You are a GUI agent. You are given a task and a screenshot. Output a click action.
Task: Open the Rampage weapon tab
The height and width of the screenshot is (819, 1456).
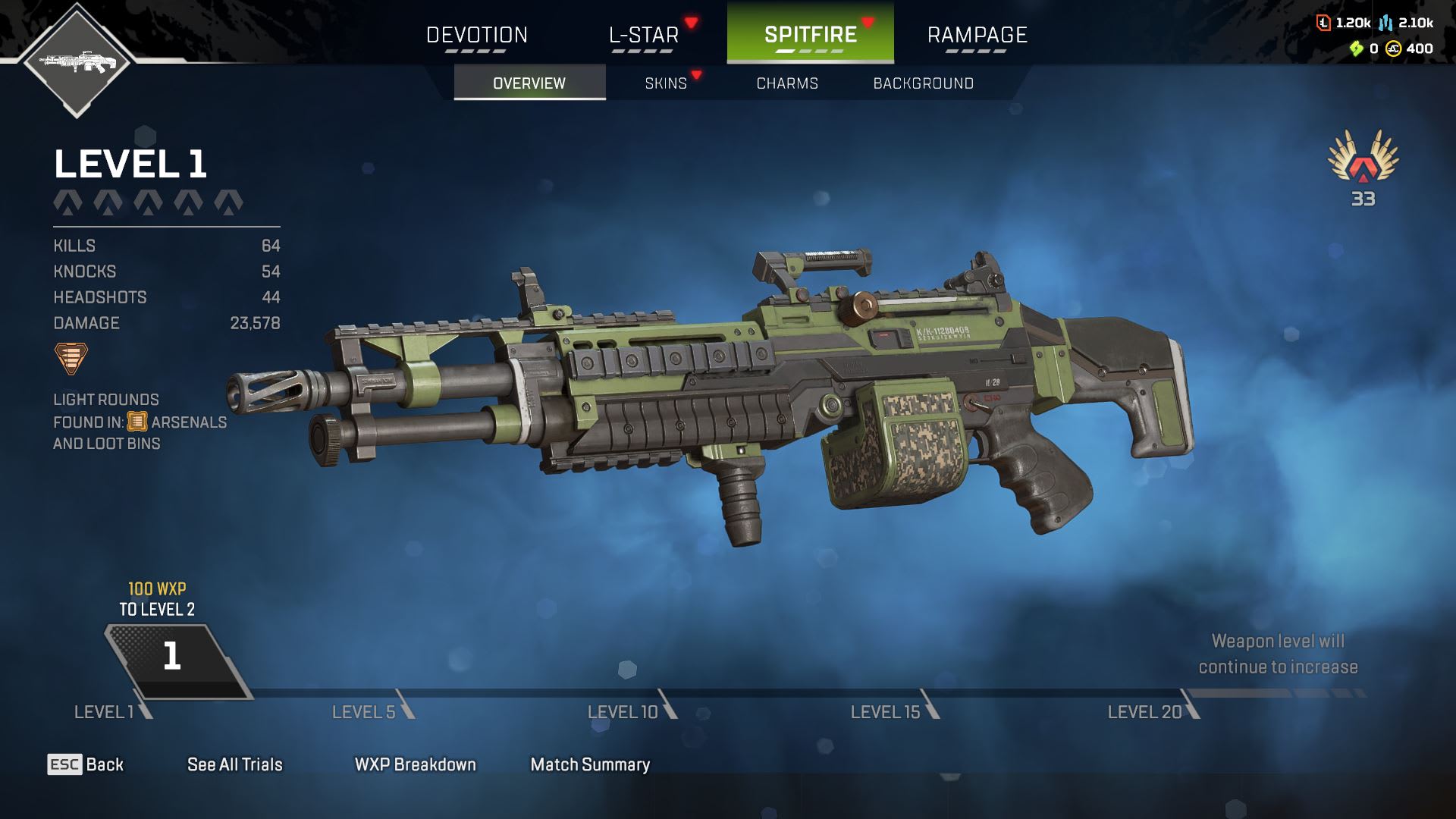click(x=977, y=35)
